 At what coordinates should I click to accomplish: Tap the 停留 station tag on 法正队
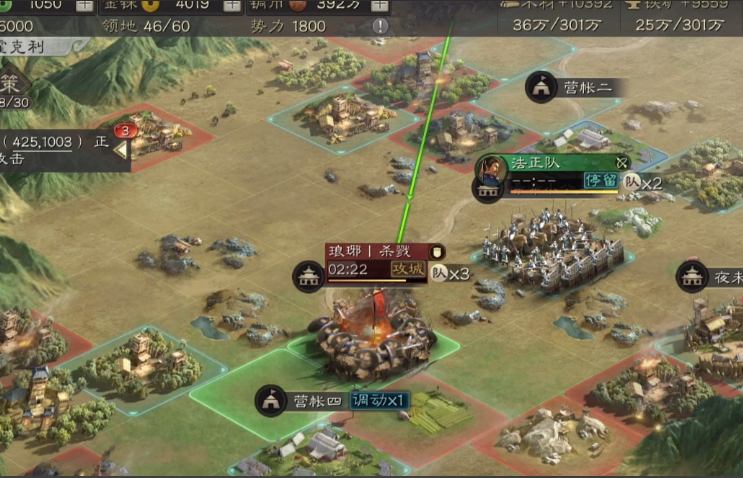click(601, 182)
